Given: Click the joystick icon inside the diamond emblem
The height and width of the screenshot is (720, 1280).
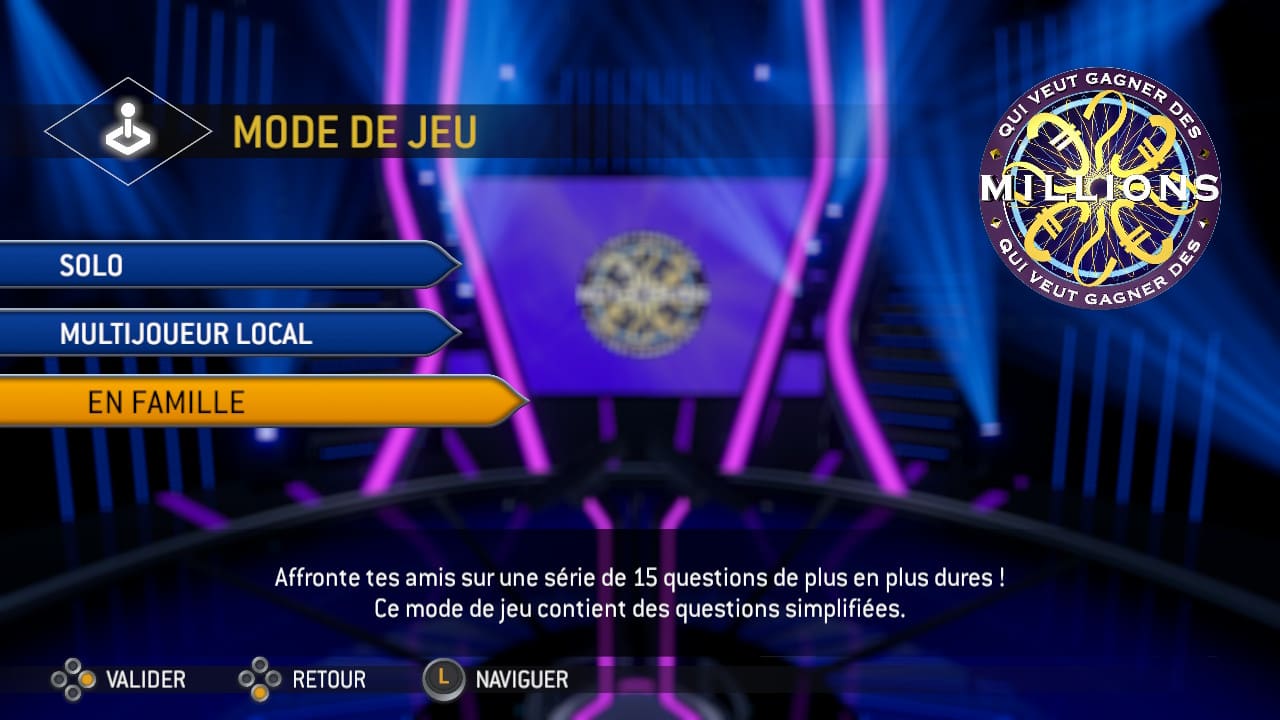Looking at the screenshot, I should 127,128.
